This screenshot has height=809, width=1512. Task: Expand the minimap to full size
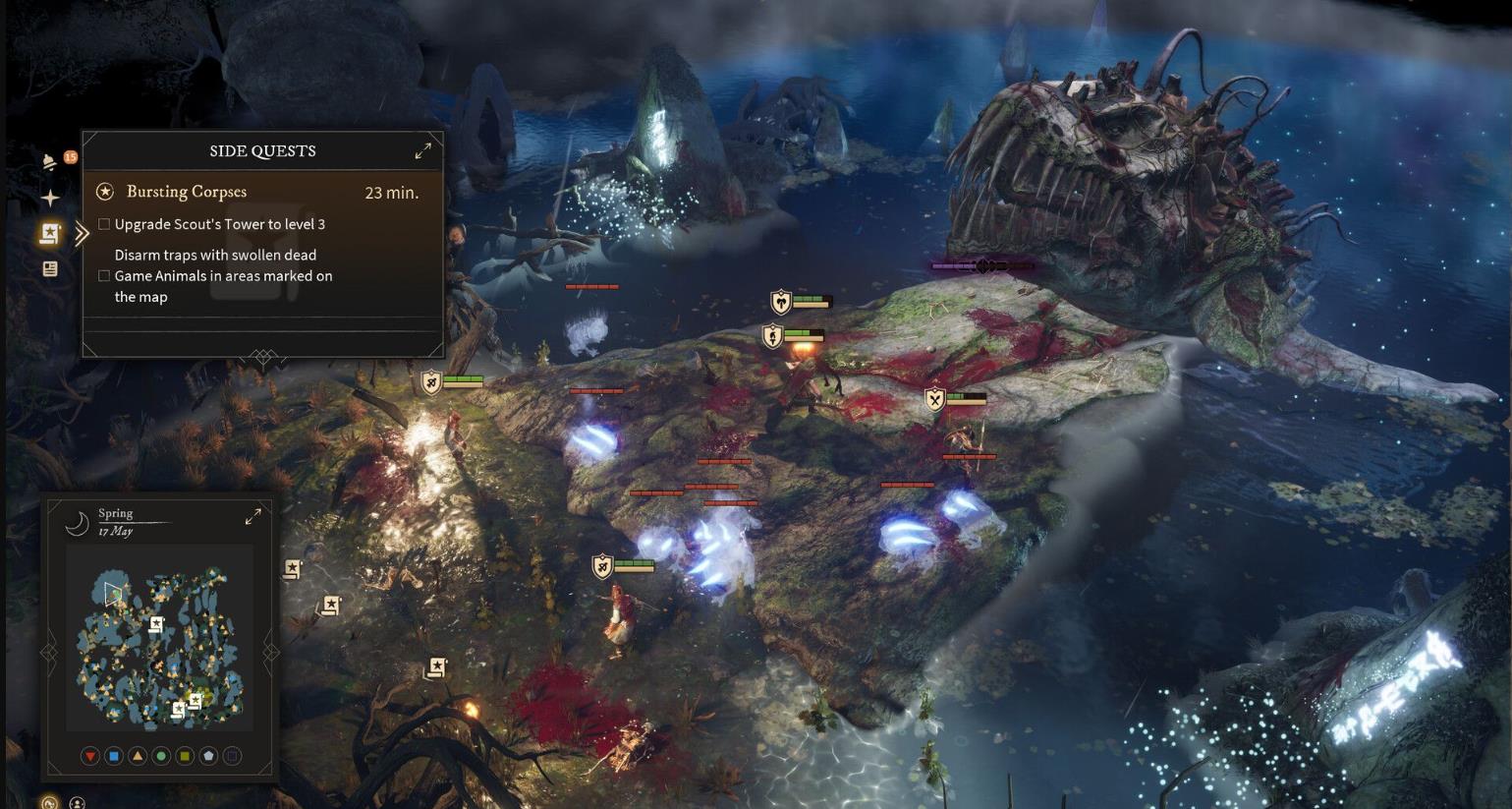252,516
